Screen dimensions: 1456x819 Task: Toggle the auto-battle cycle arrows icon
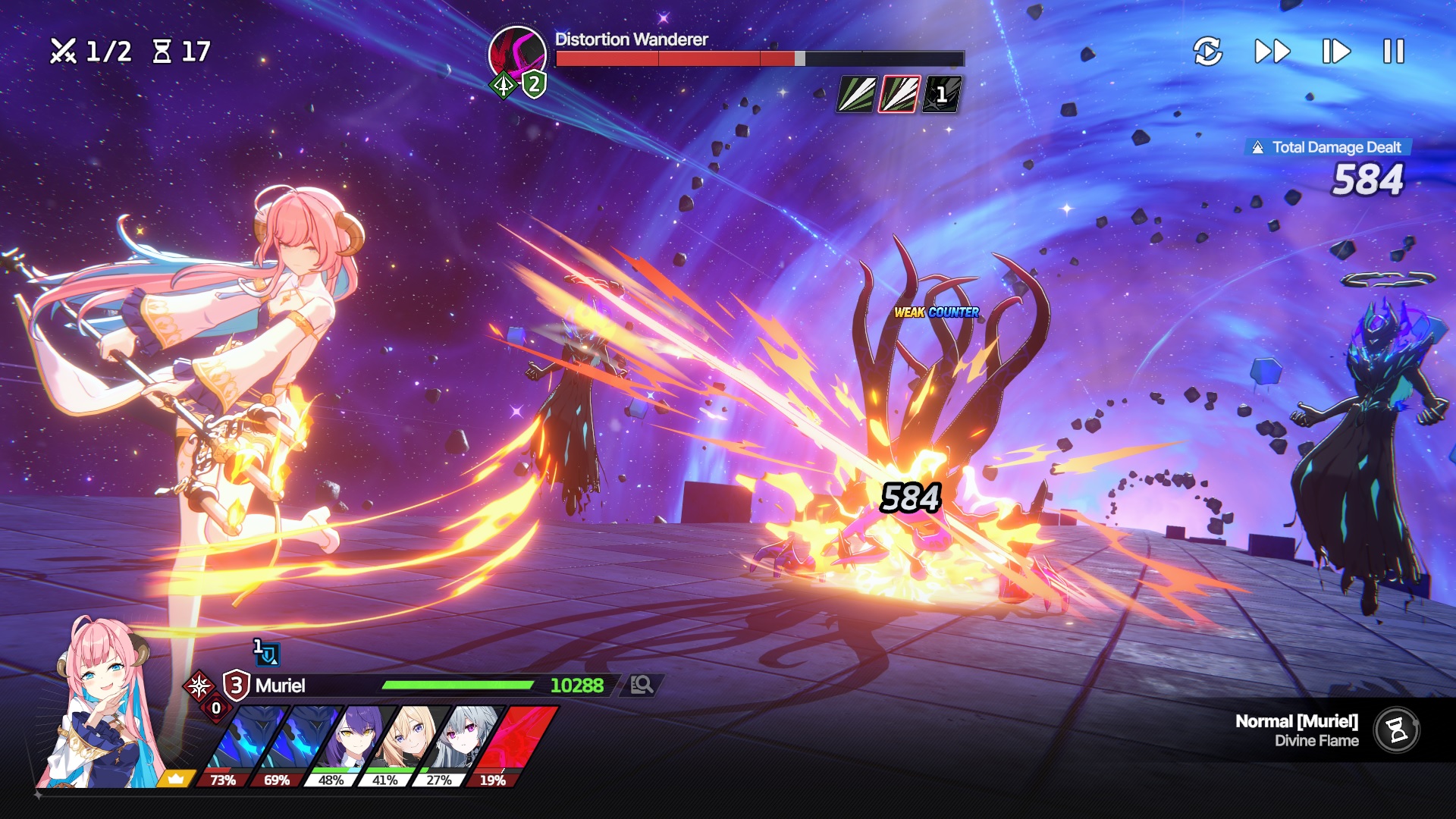point(1207,52)
